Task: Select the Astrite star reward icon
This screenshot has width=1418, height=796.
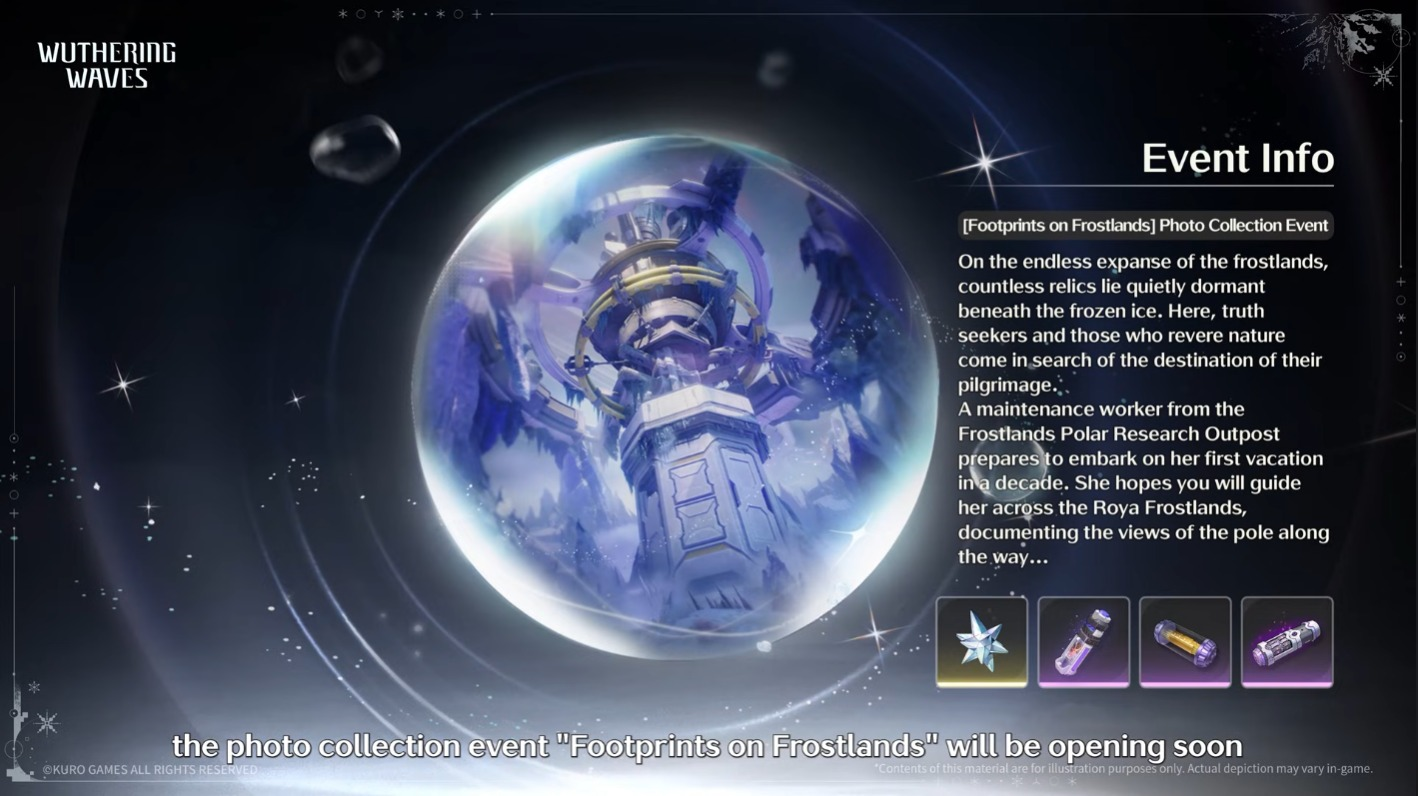Action: click(x=981, y=641)
